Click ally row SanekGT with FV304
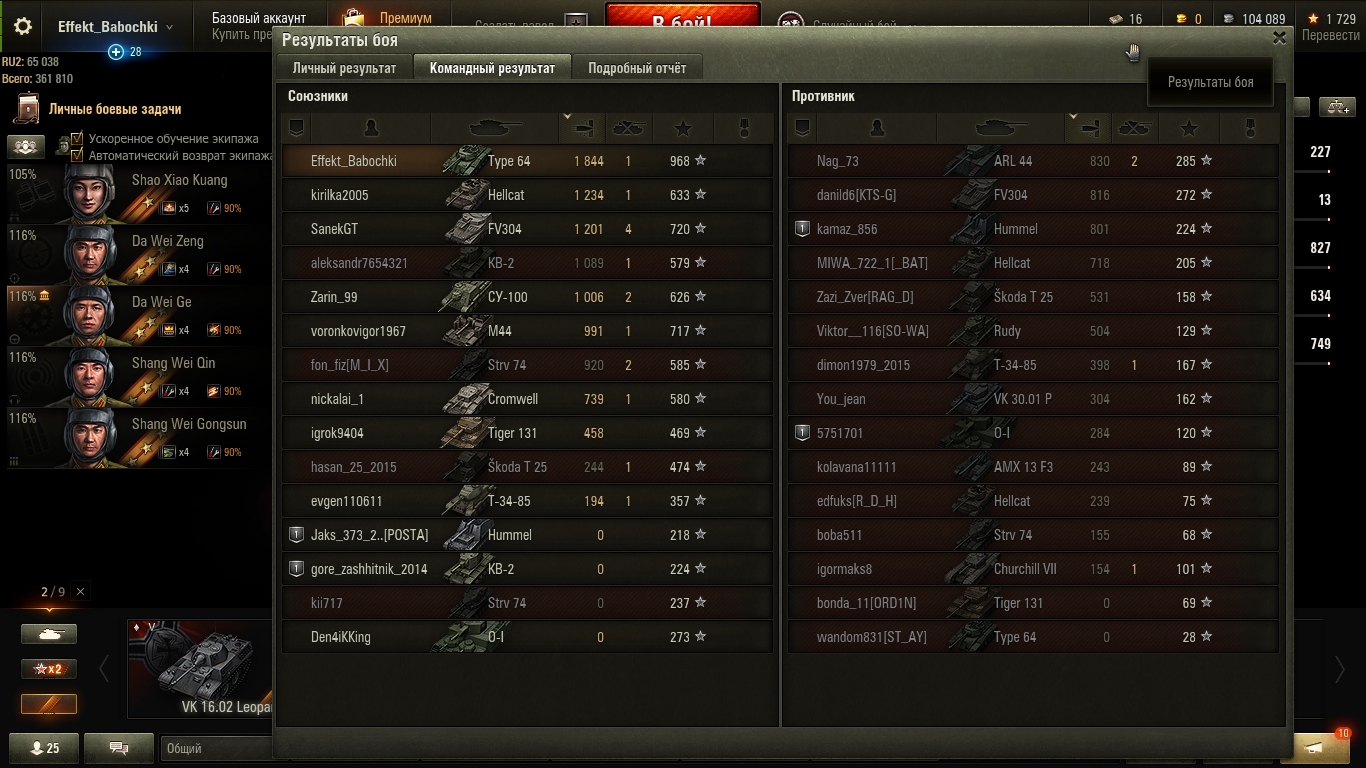This screenshot has width=1366, height=768. (x=527, y=229)
